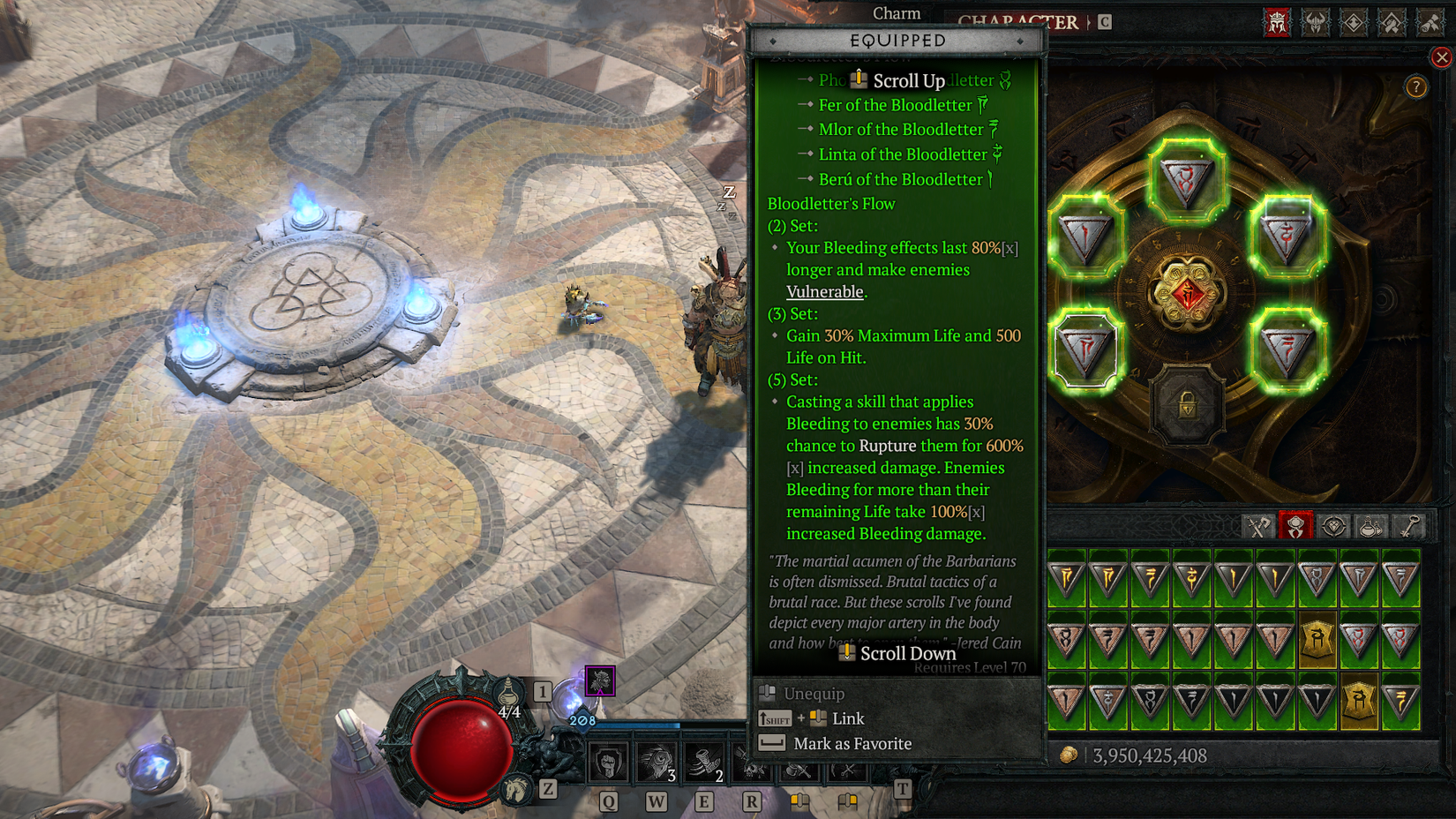
Task: Select the aspects gem filter icon
Action: tap(1332, 526)
